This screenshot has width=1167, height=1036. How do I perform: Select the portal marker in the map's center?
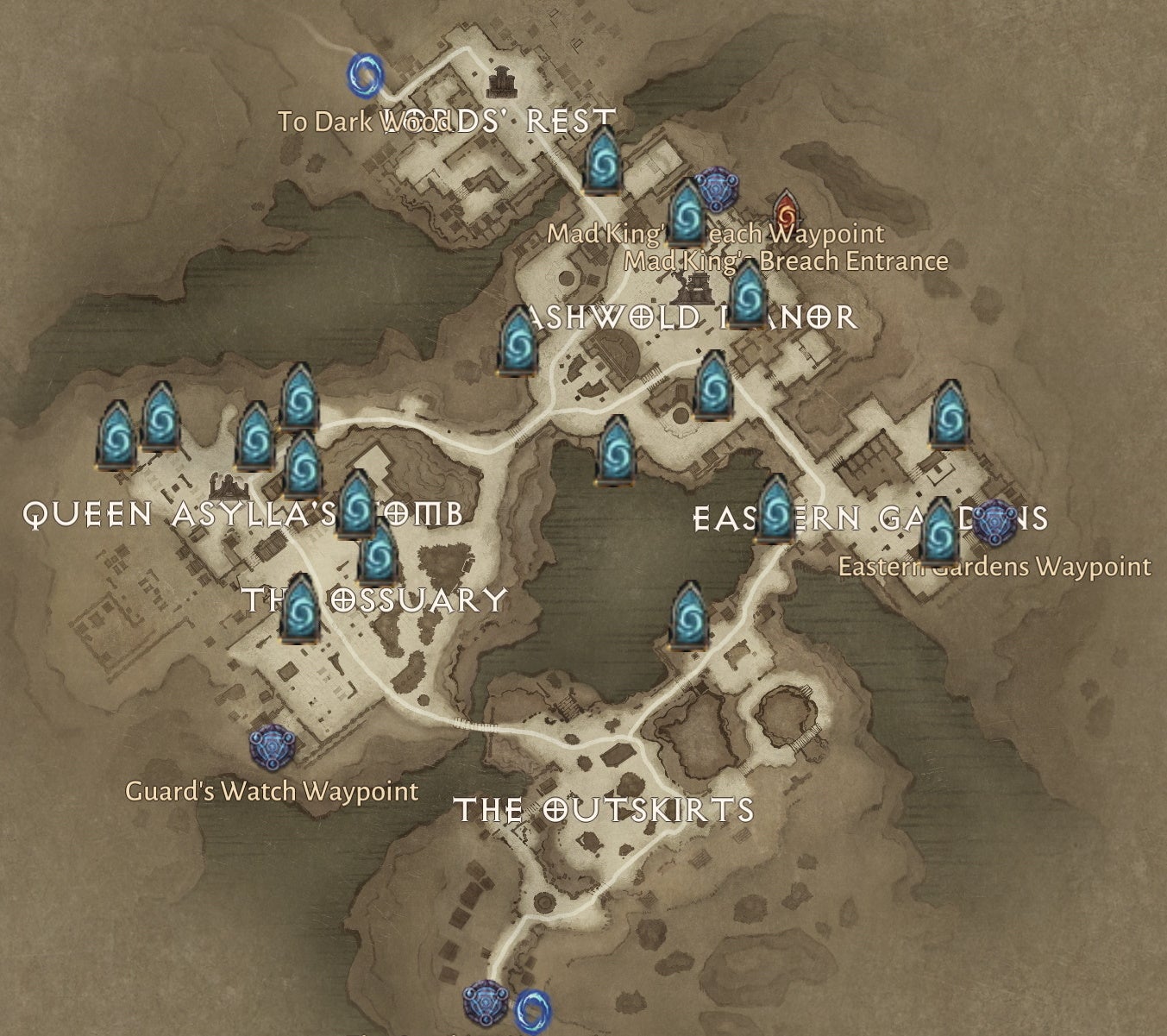point(618,449)
